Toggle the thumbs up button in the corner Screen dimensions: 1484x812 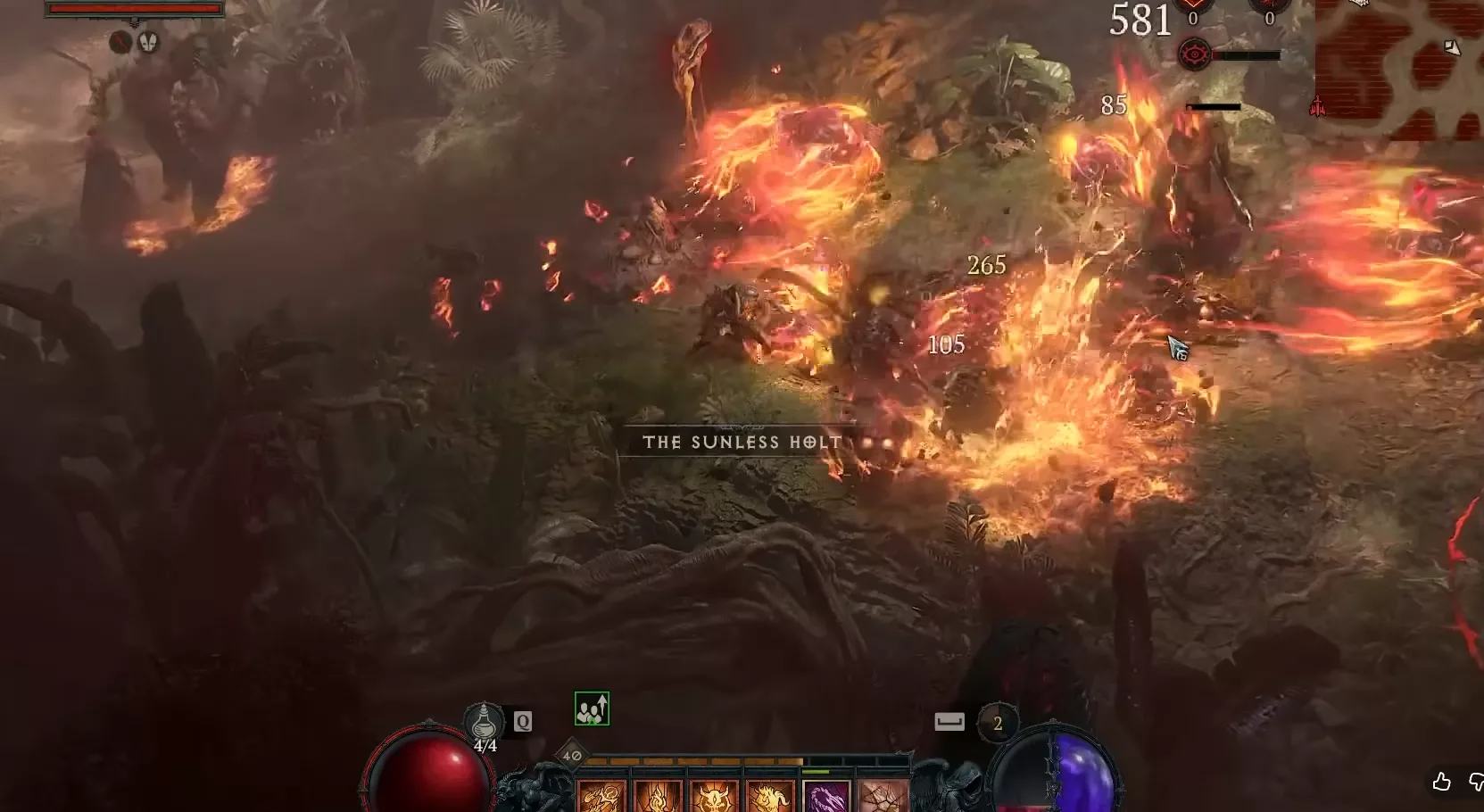click(x=1440, y=783)
